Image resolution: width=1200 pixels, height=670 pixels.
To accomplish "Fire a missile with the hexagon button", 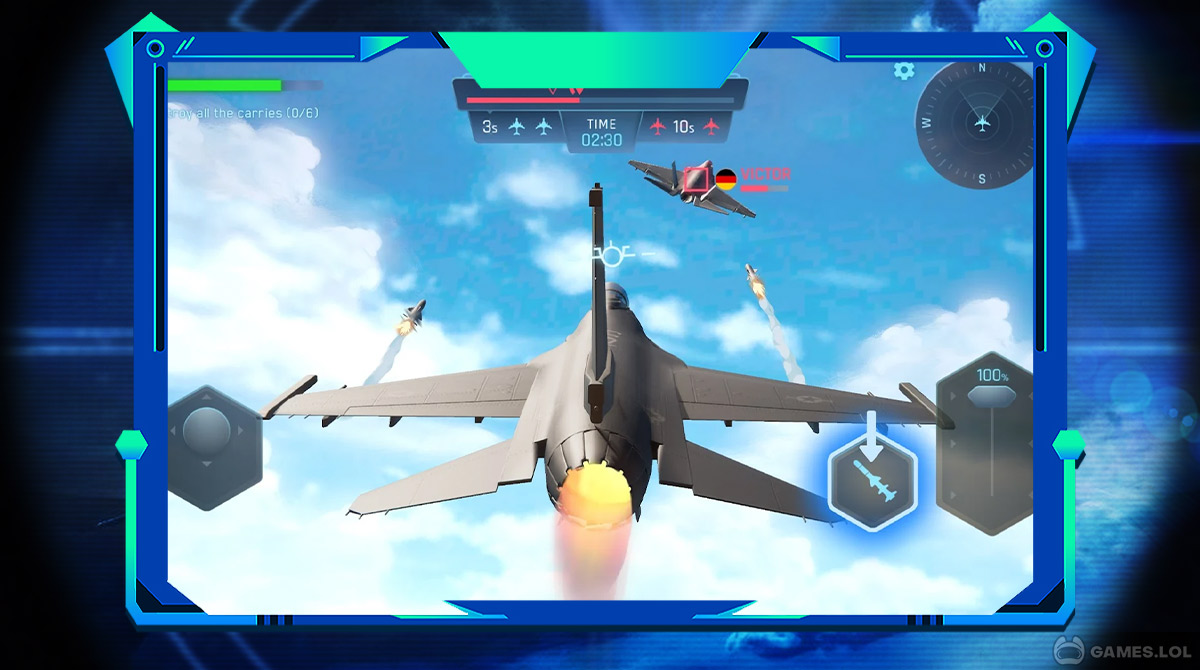I will (872, 482).
